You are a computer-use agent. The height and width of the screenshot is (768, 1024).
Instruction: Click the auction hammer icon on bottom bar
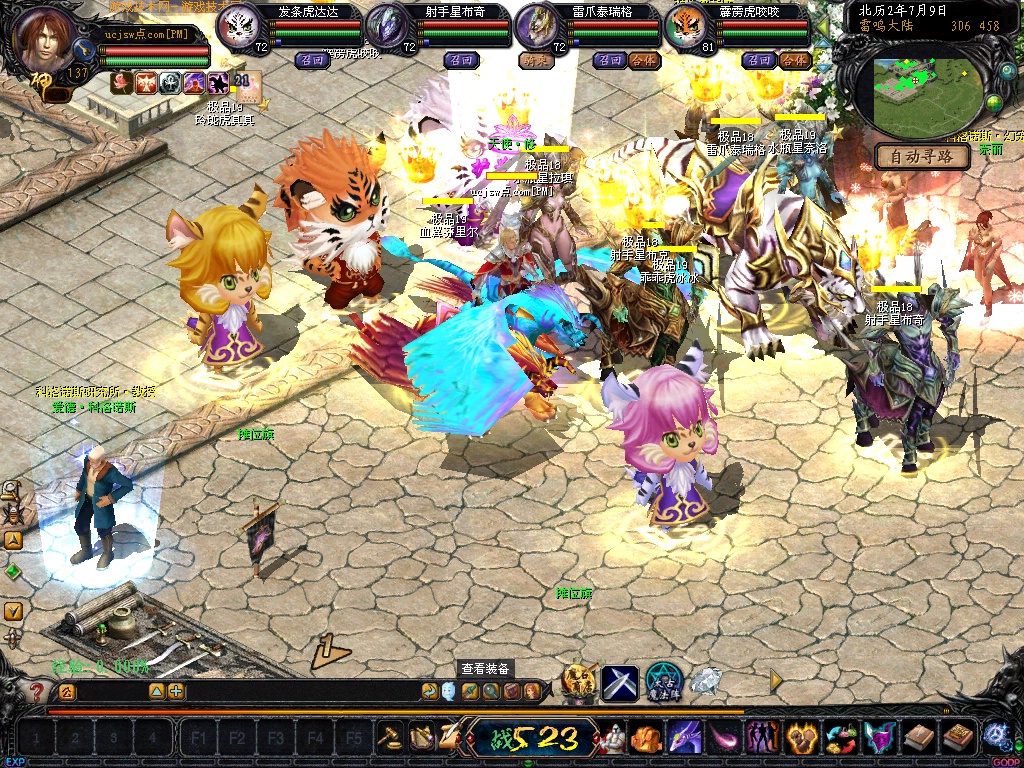[x=389, y=737]
